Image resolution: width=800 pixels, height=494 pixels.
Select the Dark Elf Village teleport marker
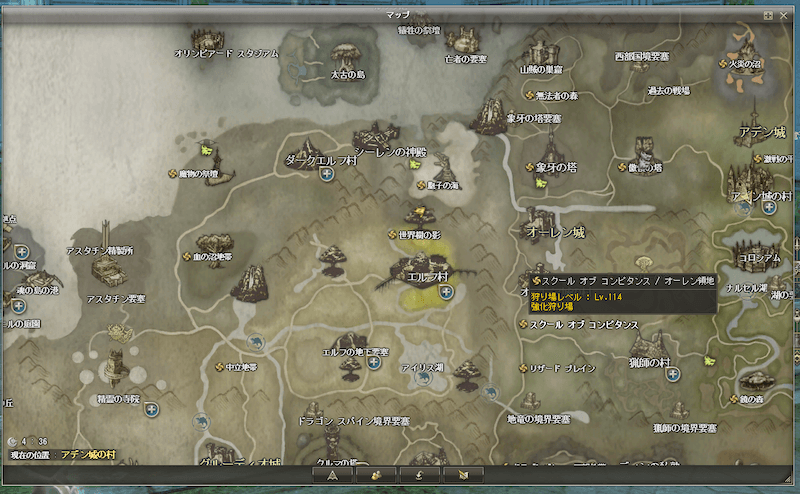(327, 174)
